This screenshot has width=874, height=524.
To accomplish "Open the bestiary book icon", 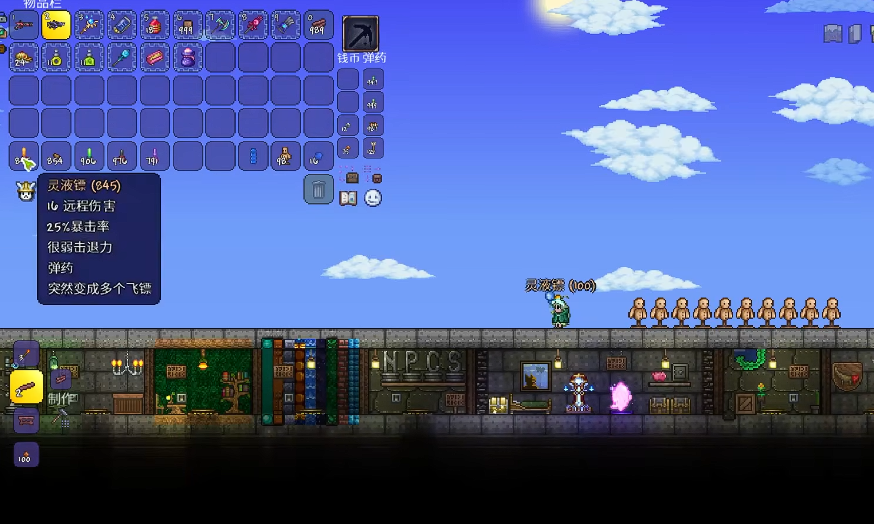I will 348,198.
